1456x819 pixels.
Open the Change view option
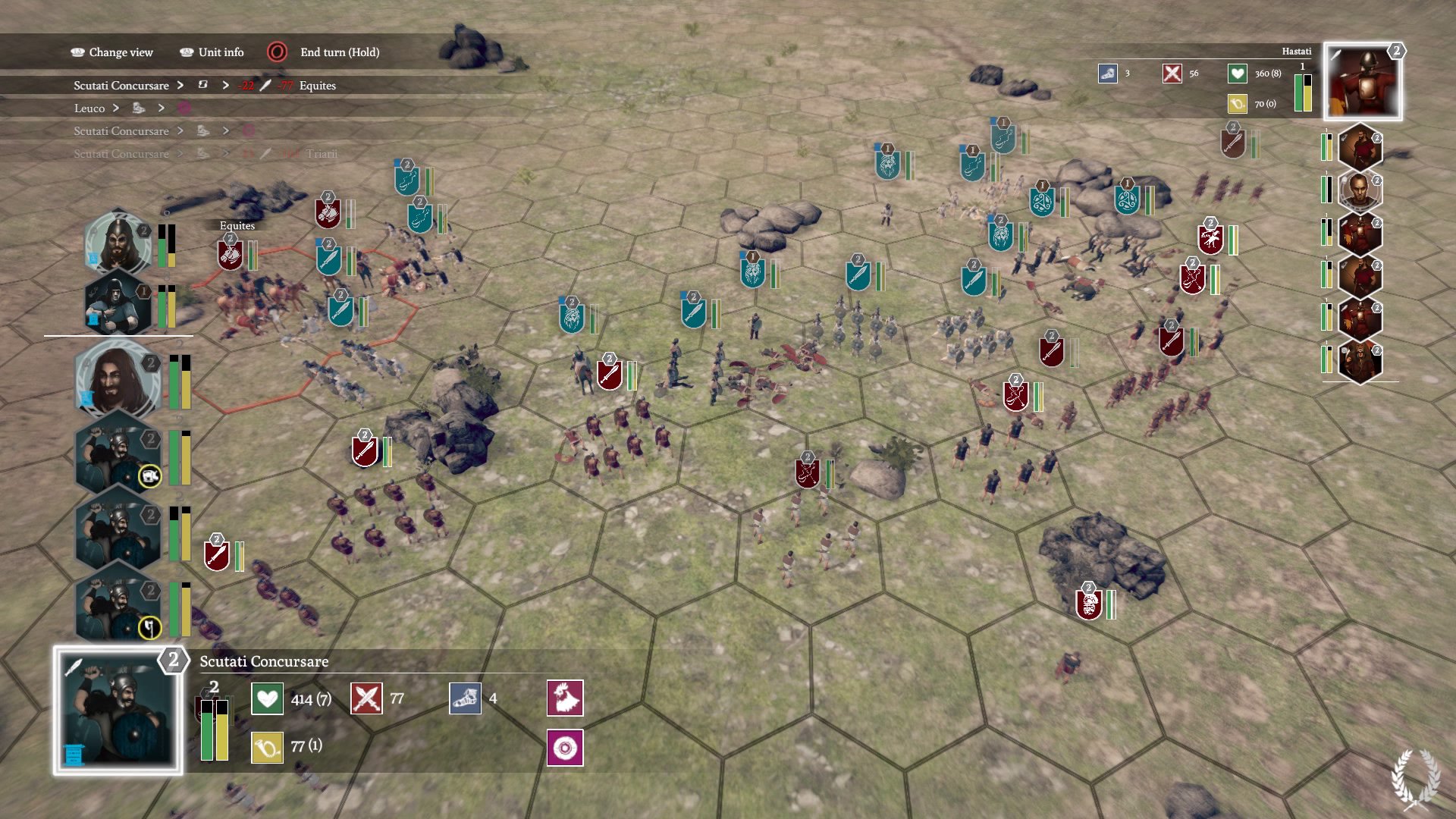coord(112,52)
